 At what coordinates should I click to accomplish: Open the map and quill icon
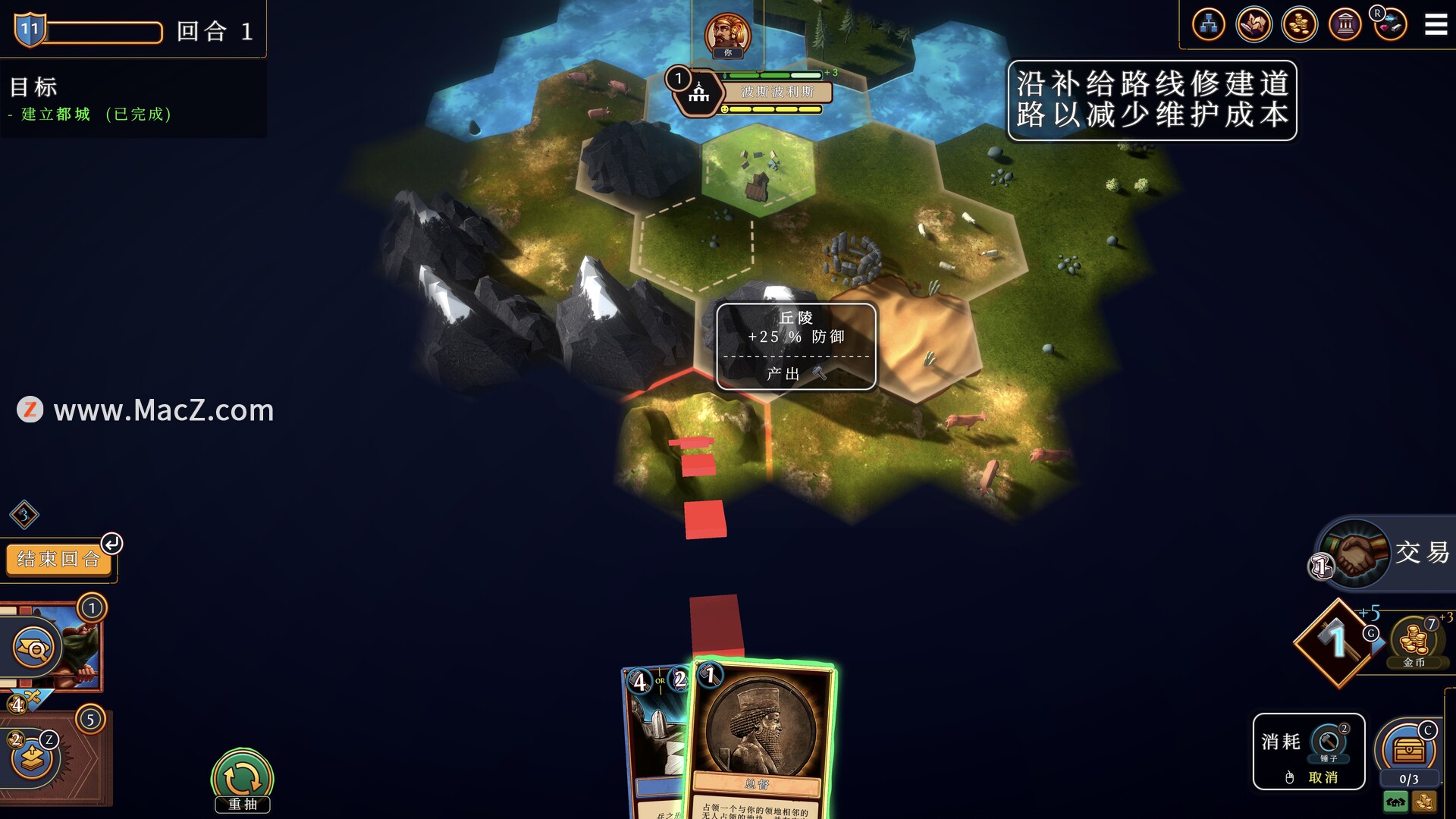1254,25
